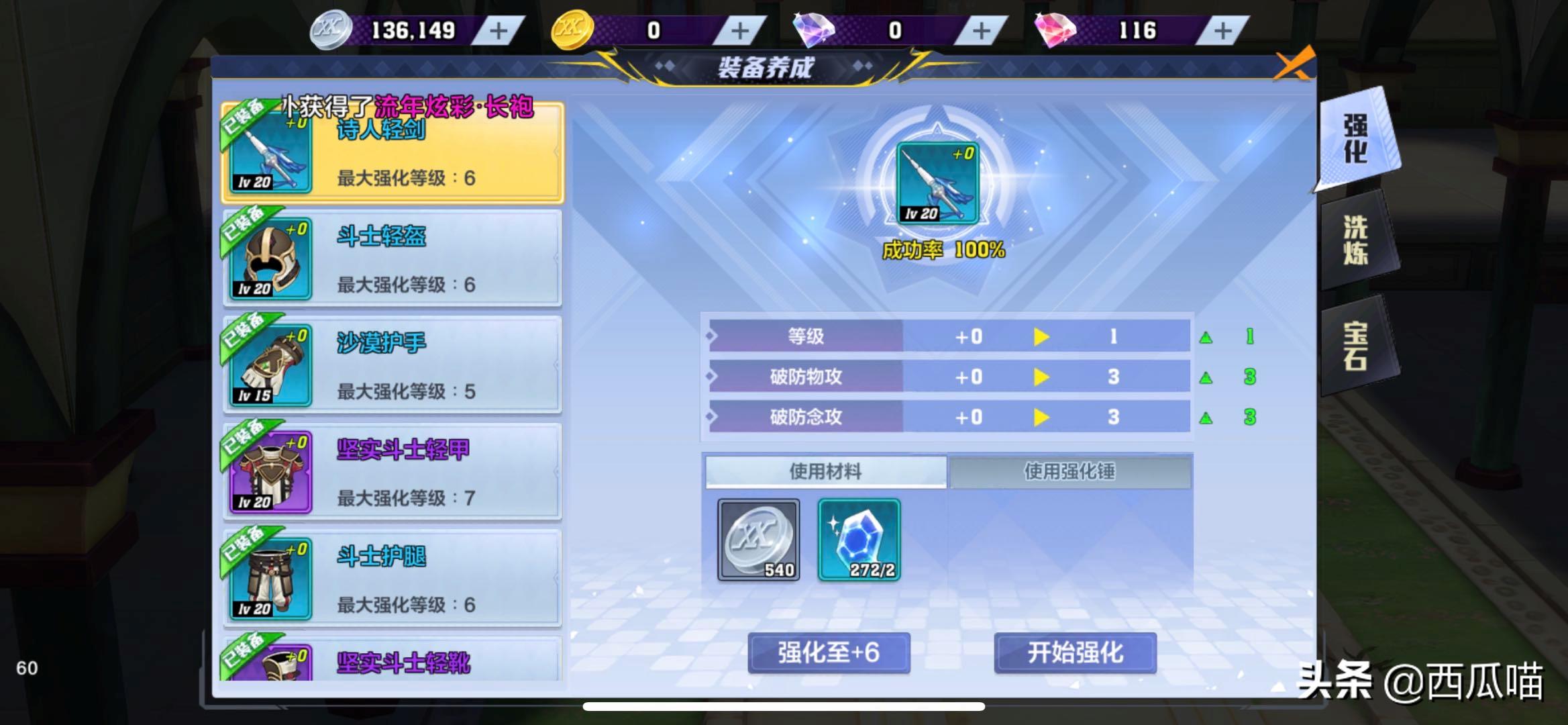Click the 破防物攻 row arrow indicator
The width and height of the screenshot is (1568, 725).
(1041, 377)
